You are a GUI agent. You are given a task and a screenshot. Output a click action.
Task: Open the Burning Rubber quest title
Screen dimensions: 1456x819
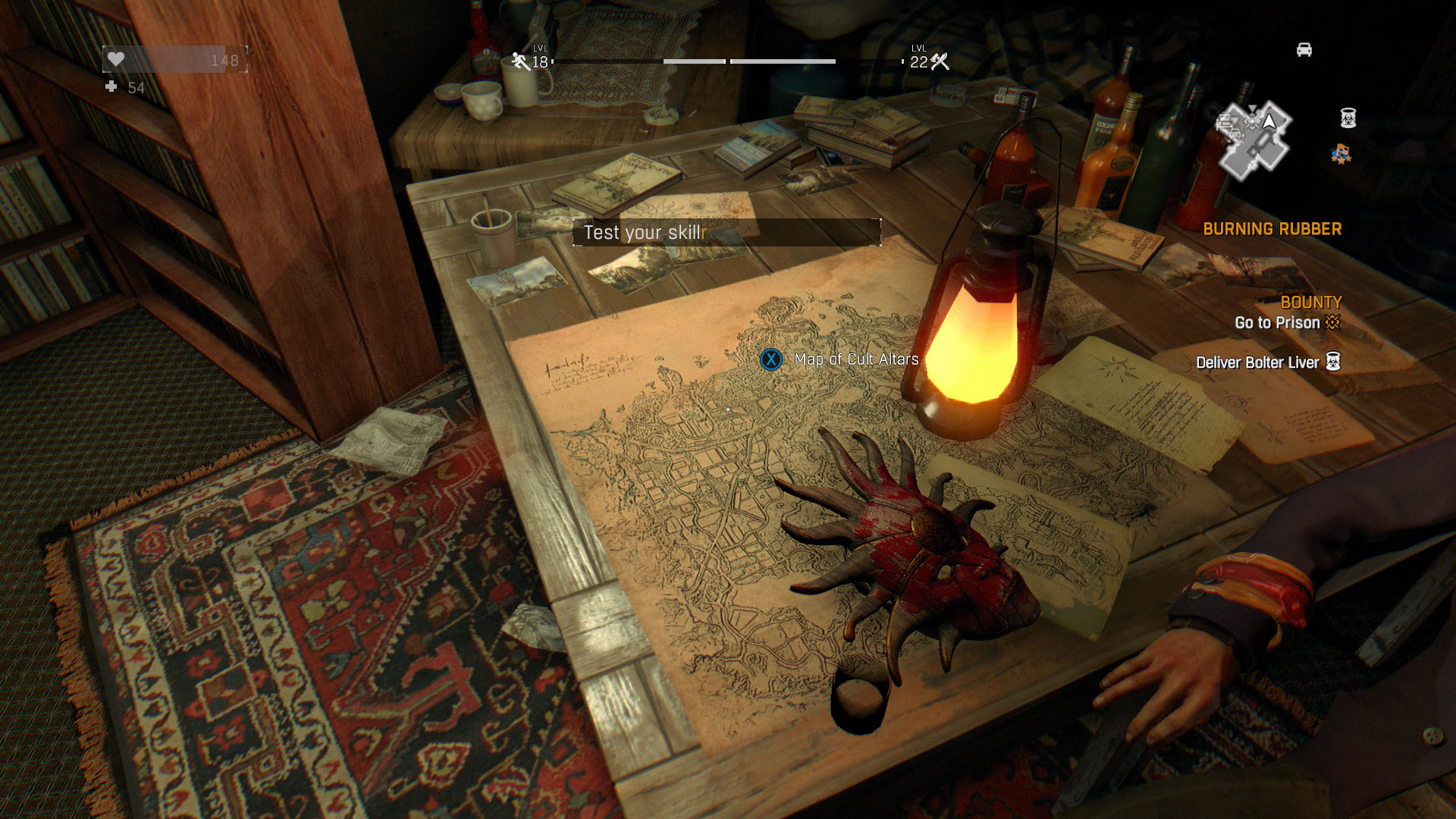(1272, 229)
